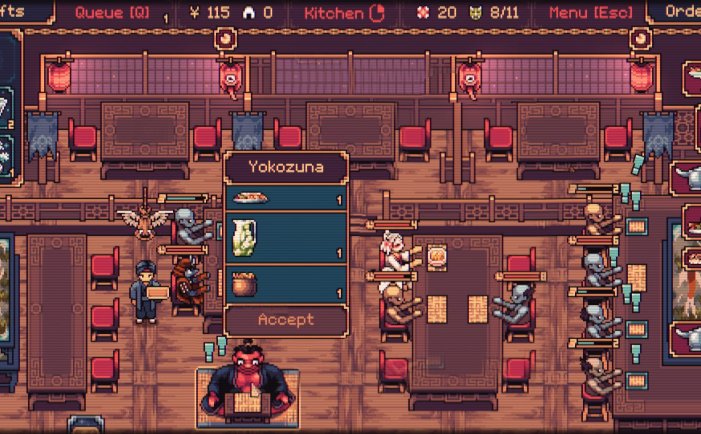Viewport: 701px width, 434px height.
Task: Open the Orders tab on the right edge
Action: [678, 13]
